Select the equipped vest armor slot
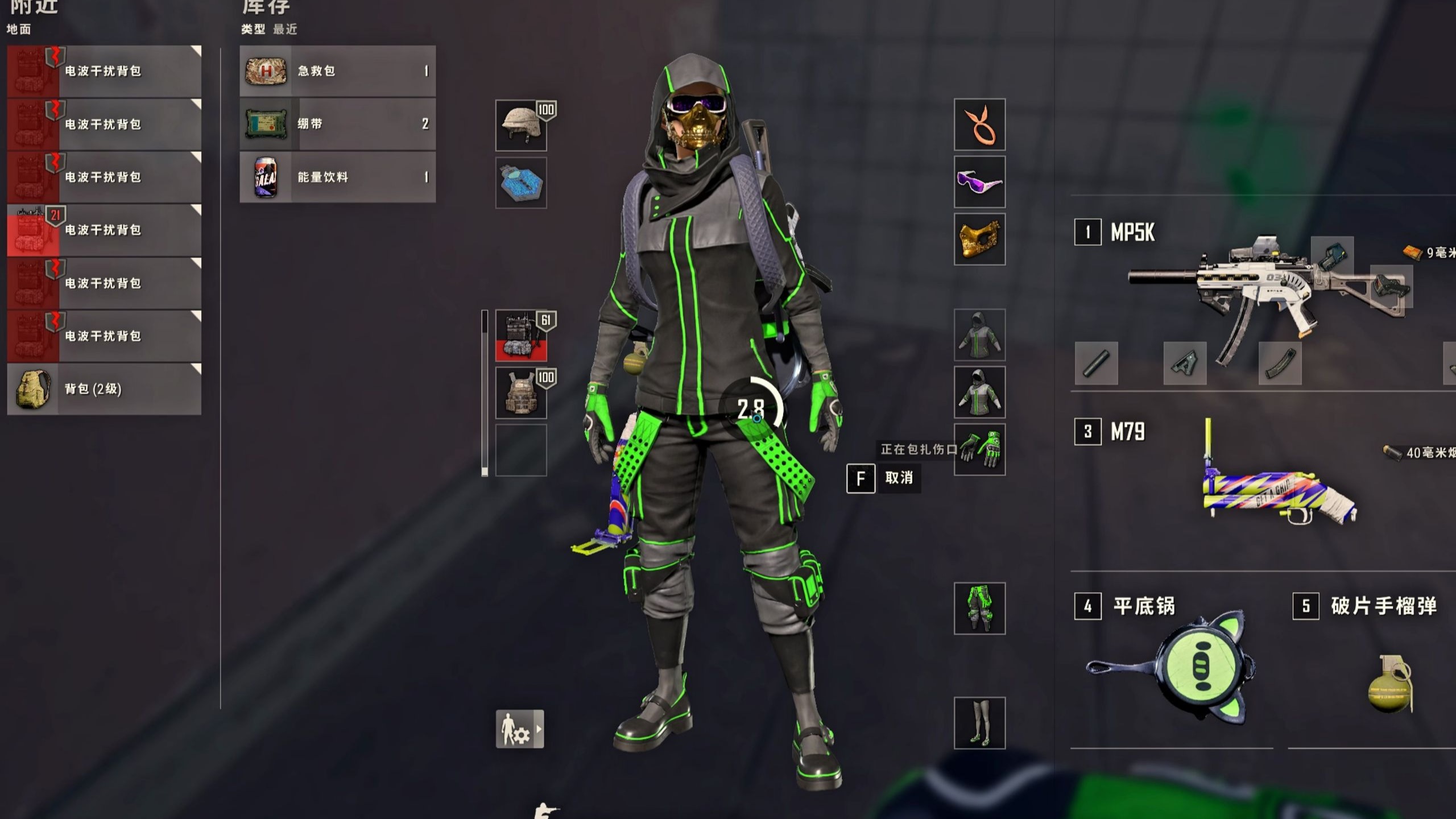 click(521, 393)
